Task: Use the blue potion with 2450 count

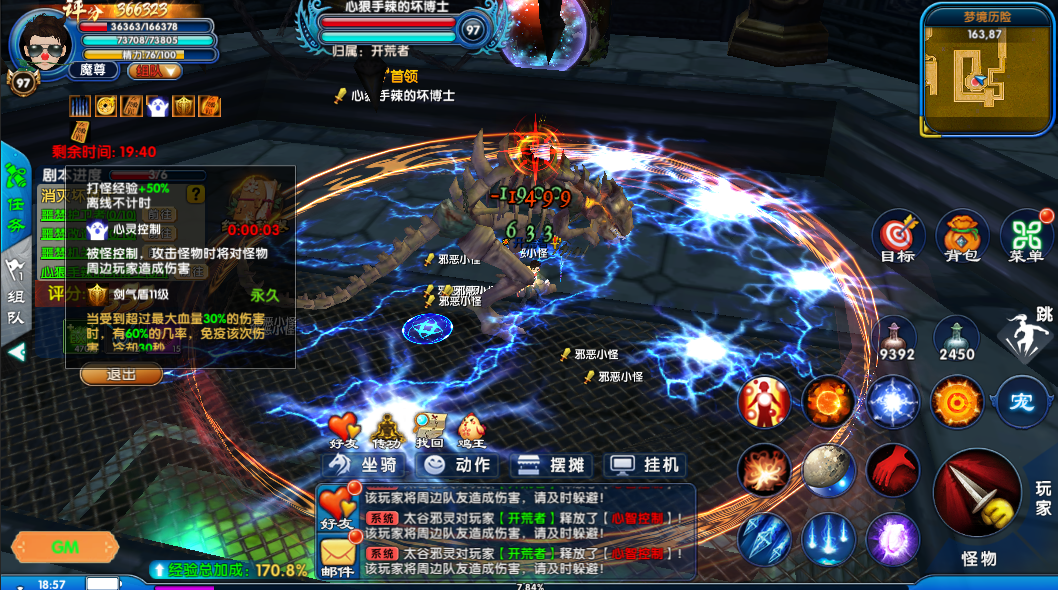Action: [956, 338]
